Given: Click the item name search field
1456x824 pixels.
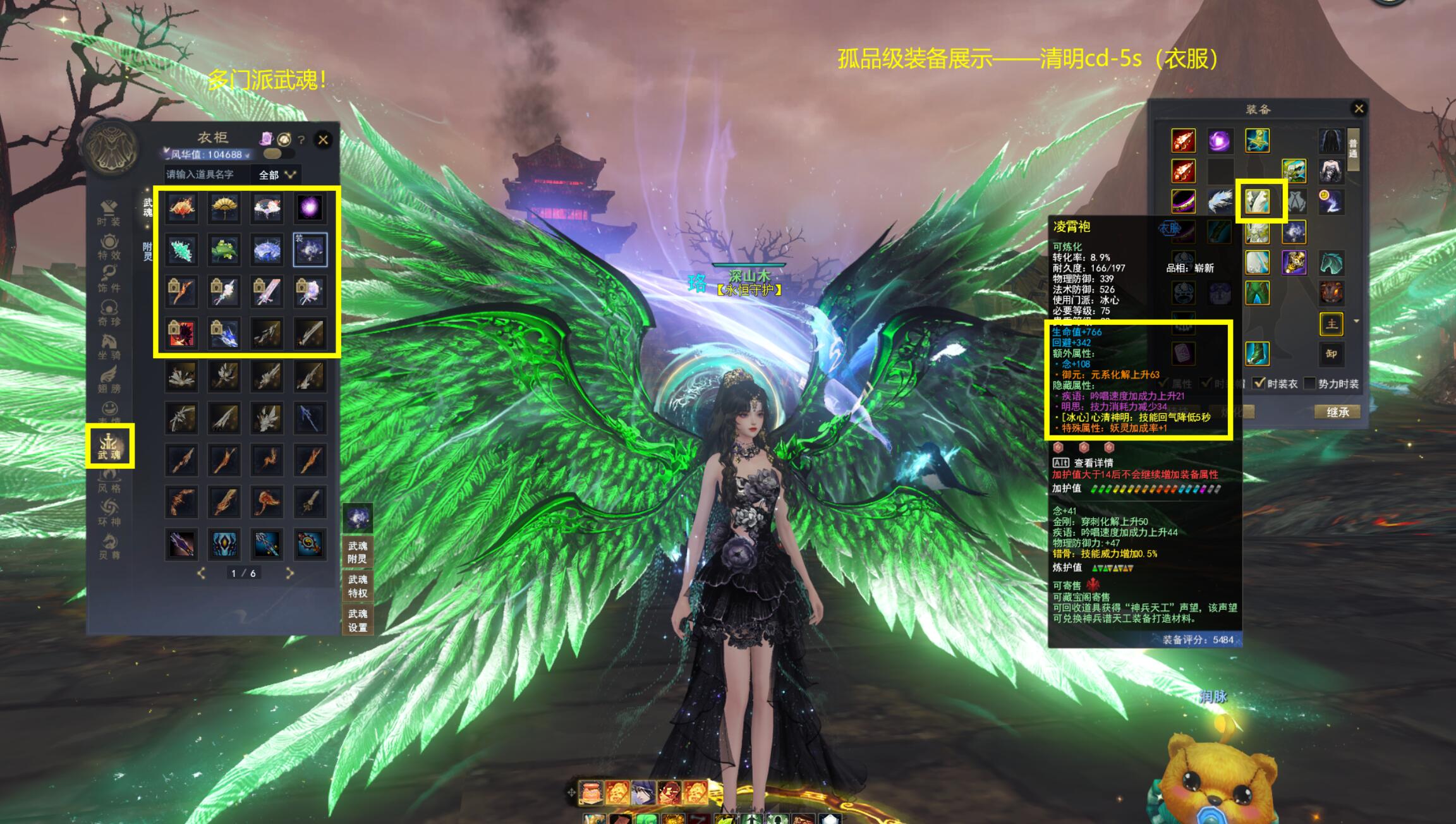Looking at the screenshot, I should click(x=205, y=174).
